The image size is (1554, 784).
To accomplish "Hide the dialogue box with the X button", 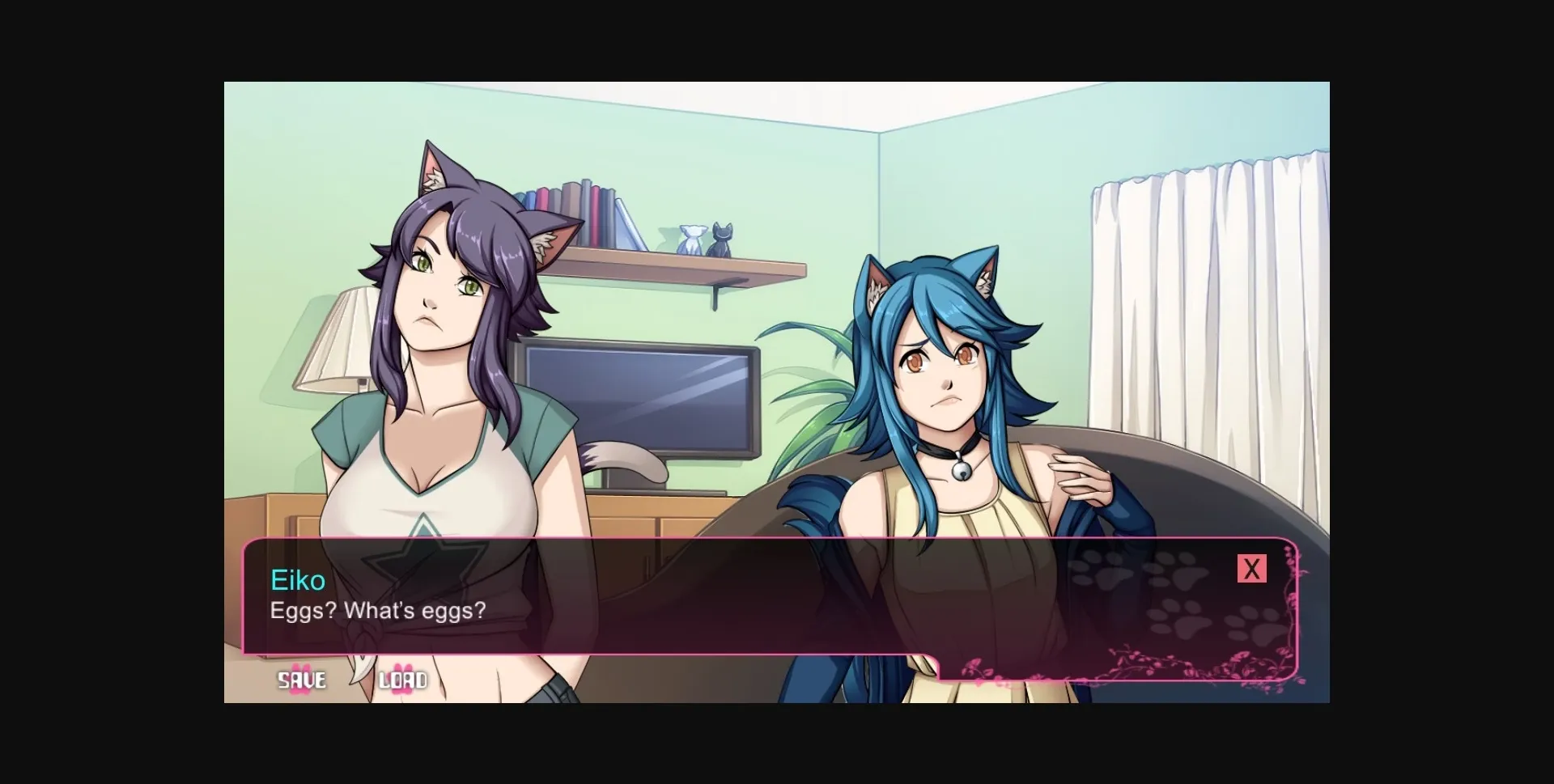I will pyautogui.click(x=1251, y=568).
